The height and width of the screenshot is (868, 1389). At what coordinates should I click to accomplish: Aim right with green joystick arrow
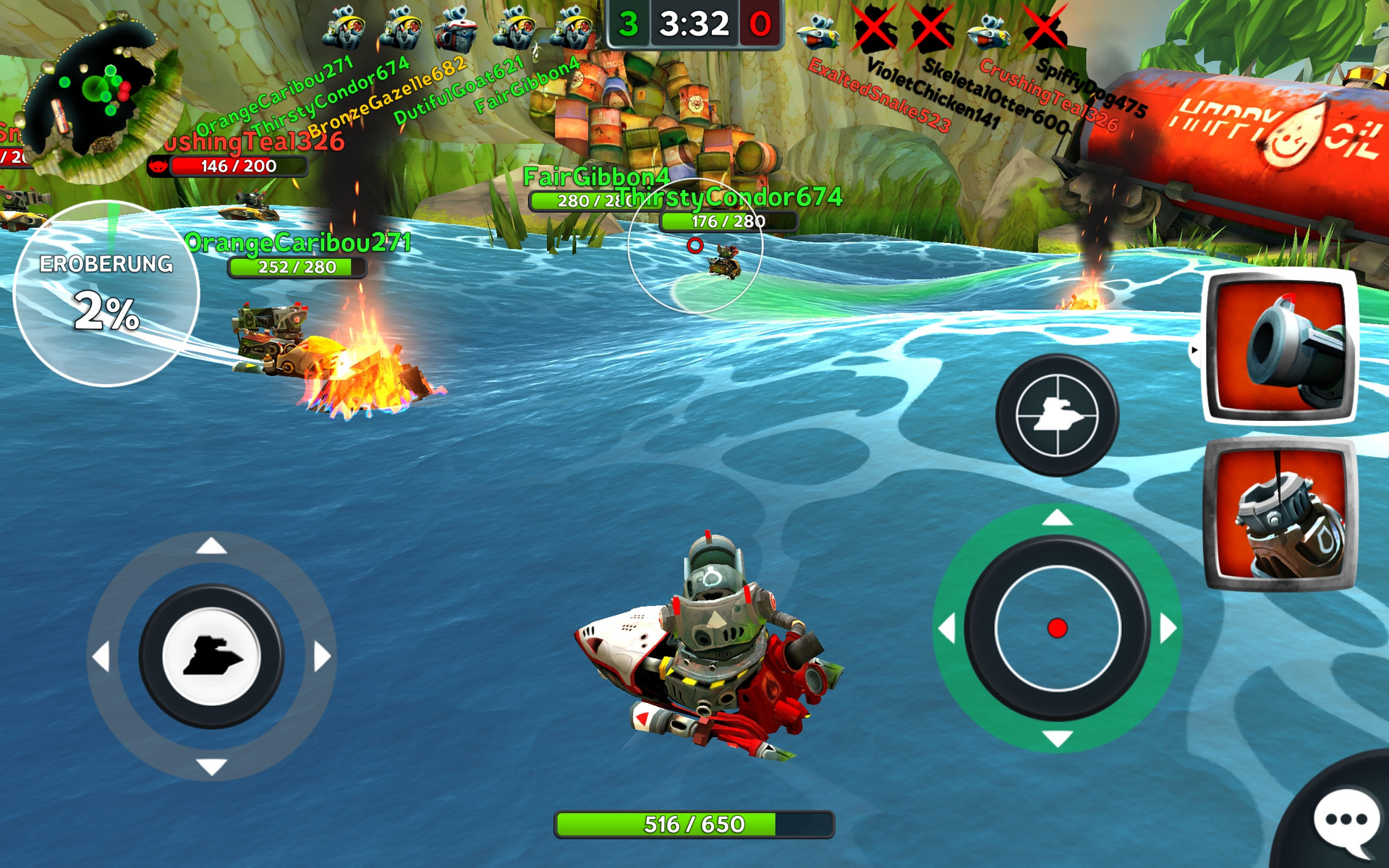click(x=1168, y=628)
